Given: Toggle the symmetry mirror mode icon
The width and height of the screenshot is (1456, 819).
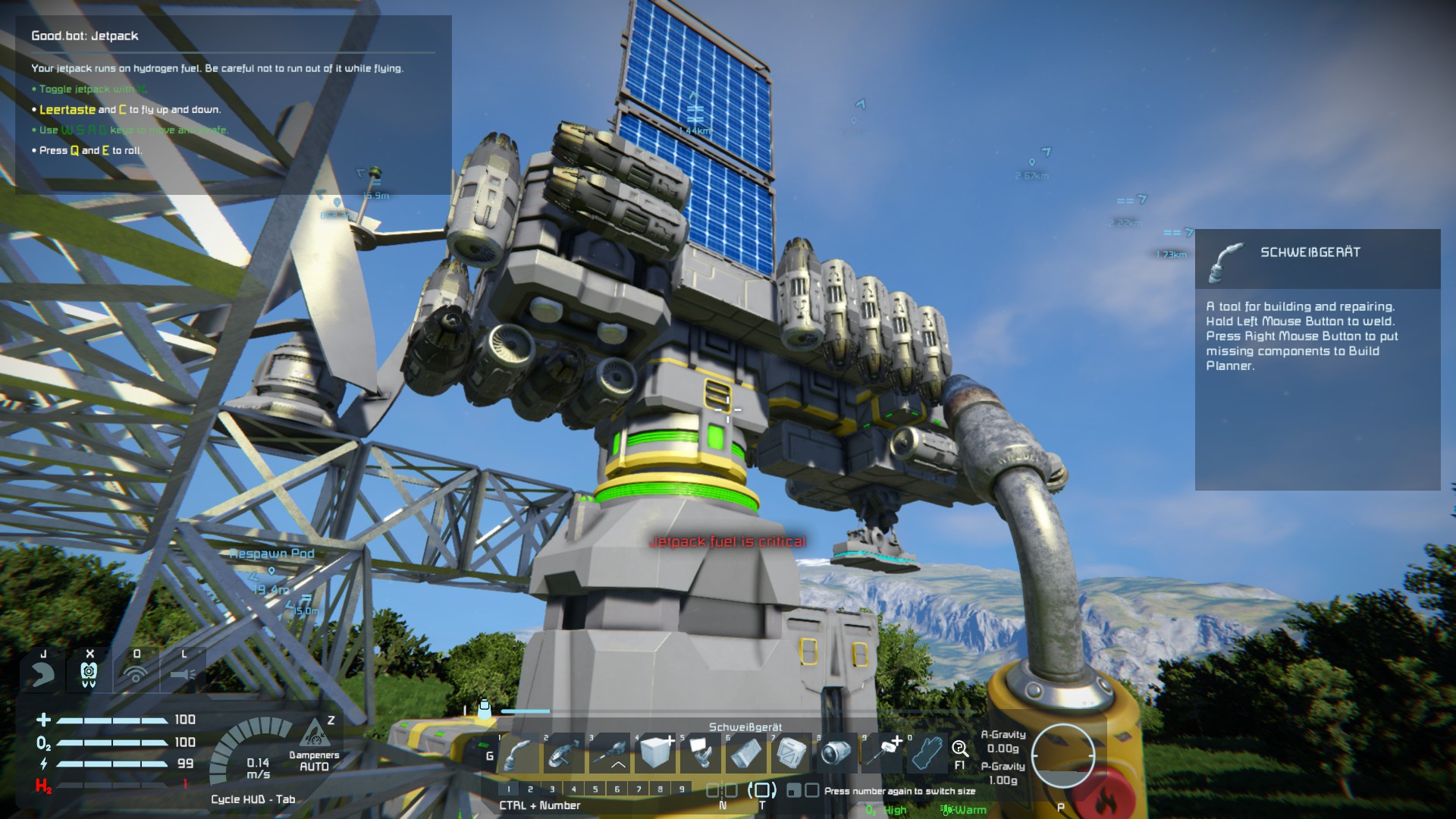Looking at the screenshot, I should pos(722,790).
